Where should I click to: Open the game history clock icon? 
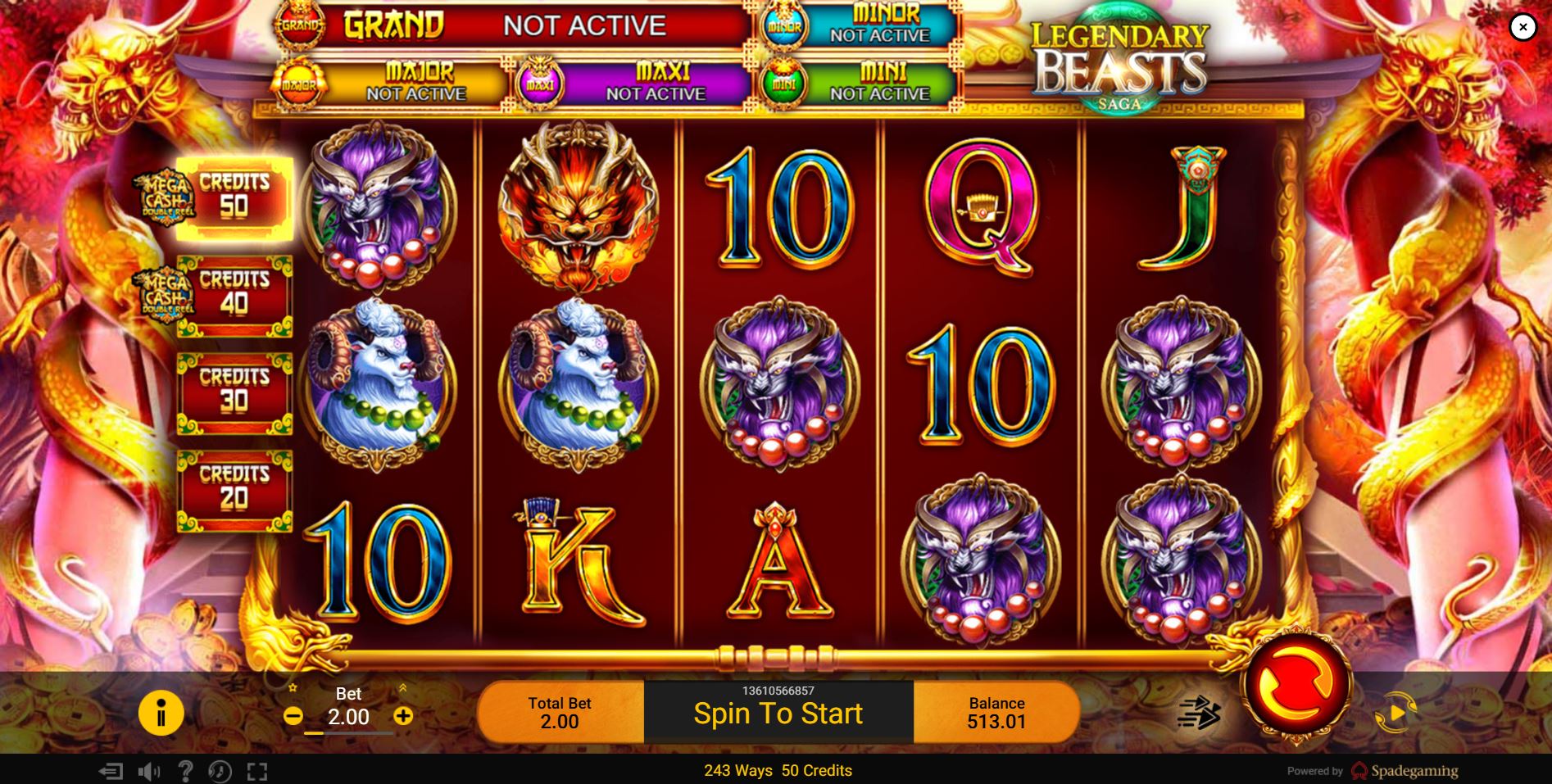pyautogui.click(x=218, y=772)
